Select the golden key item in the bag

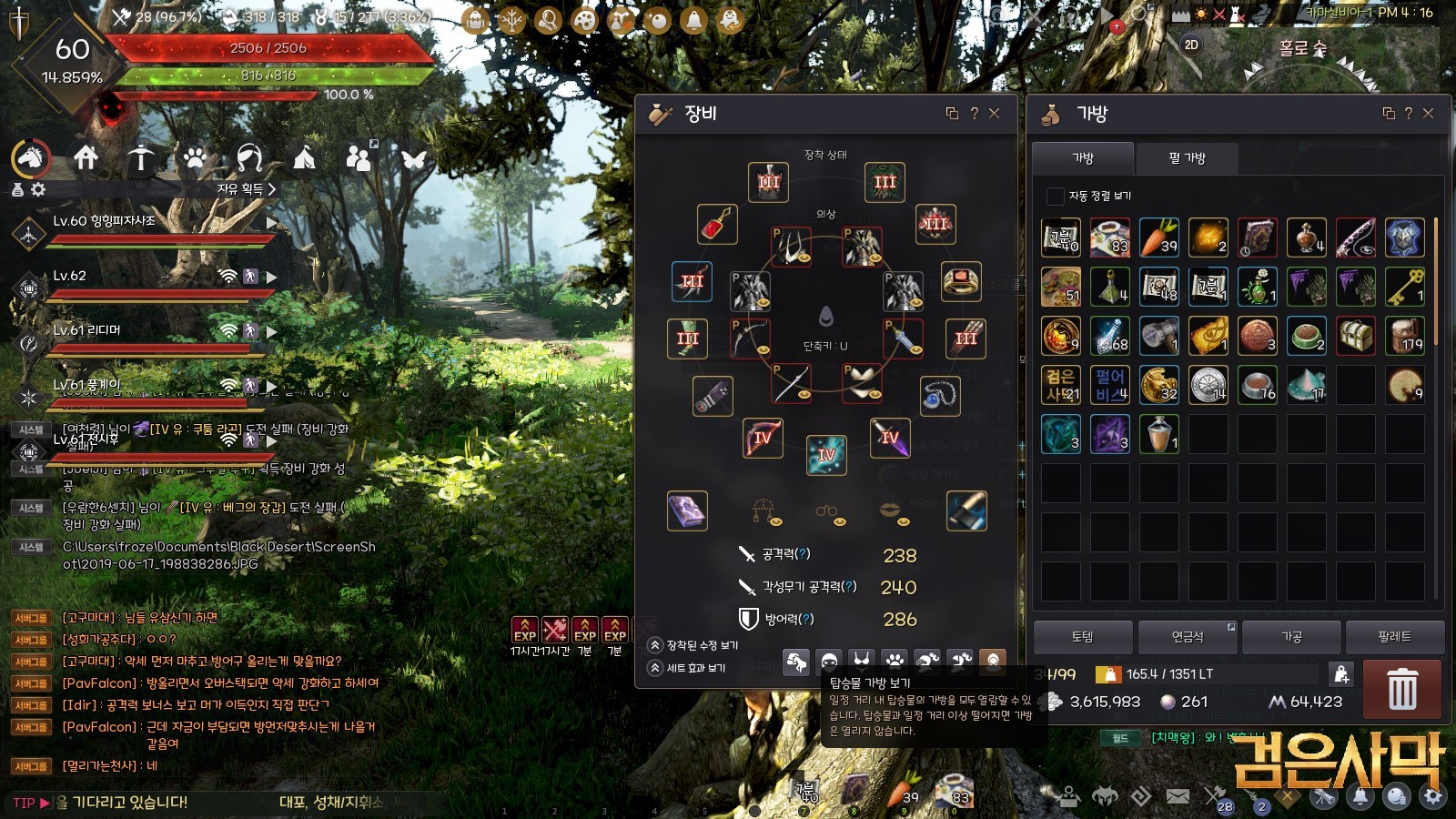tap(1404, 287)
